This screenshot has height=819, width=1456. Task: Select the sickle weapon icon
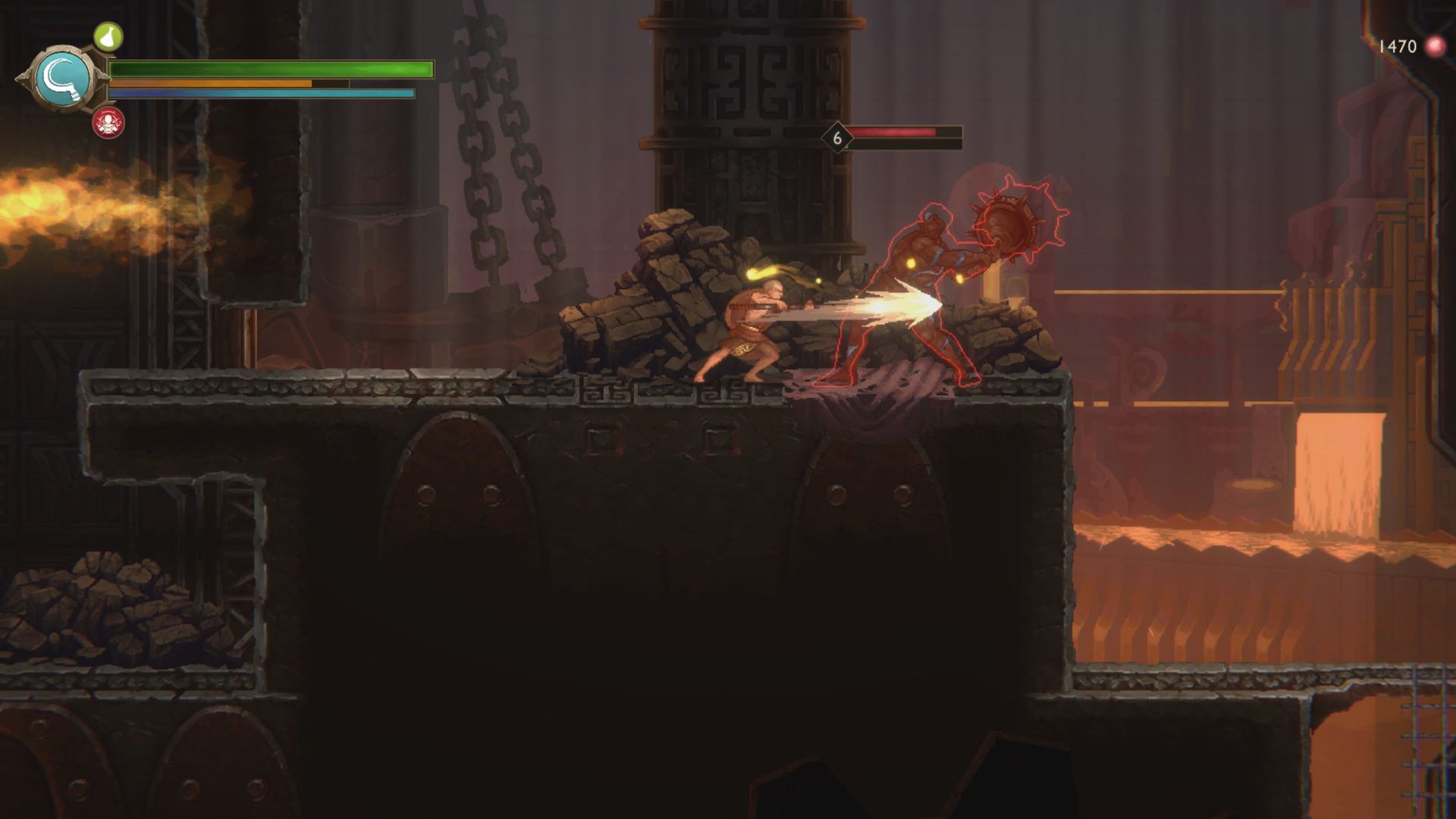pyautogui.click(x=64, y=79)
